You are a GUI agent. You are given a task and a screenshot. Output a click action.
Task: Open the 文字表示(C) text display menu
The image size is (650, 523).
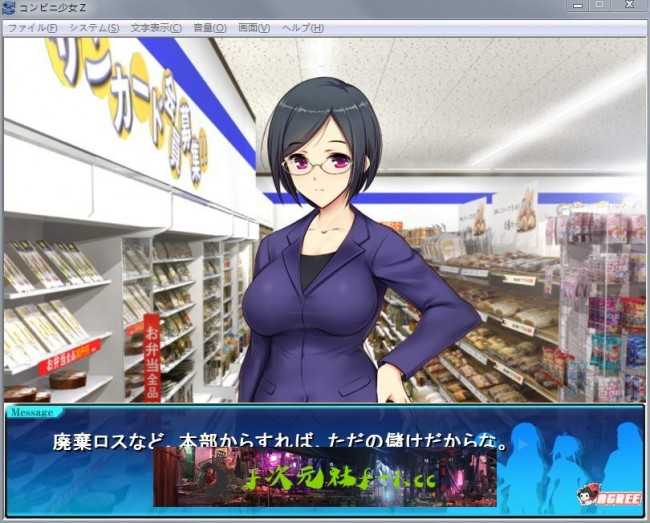156,28
